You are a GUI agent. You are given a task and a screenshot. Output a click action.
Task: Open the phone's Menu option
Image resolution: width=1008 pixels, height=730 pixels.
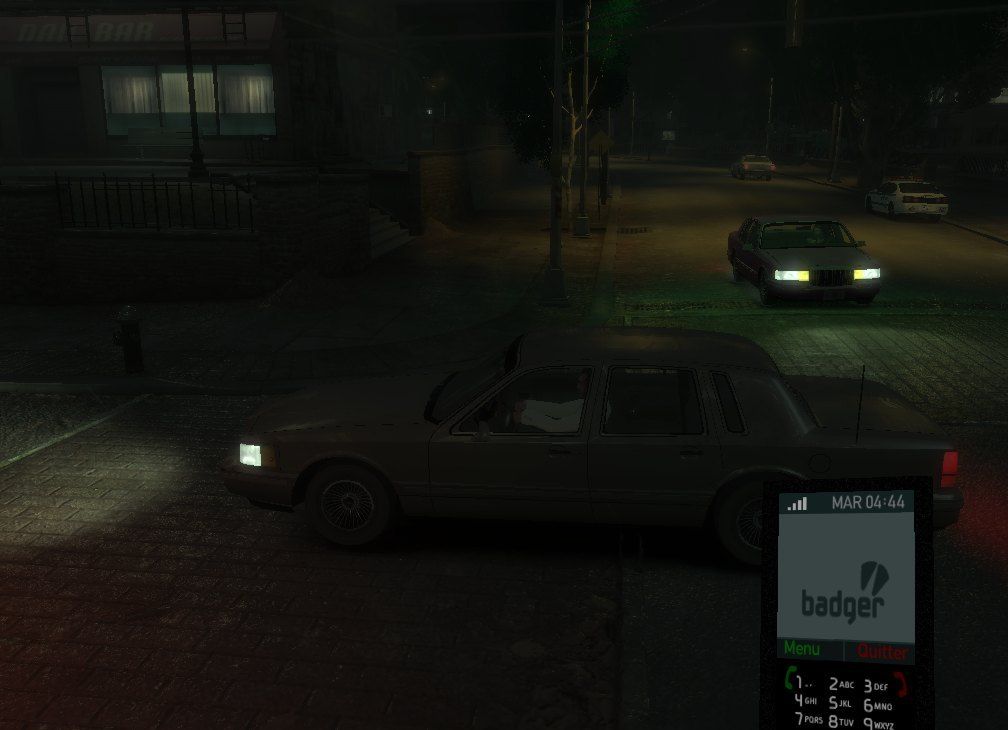[x=804, y=650]
